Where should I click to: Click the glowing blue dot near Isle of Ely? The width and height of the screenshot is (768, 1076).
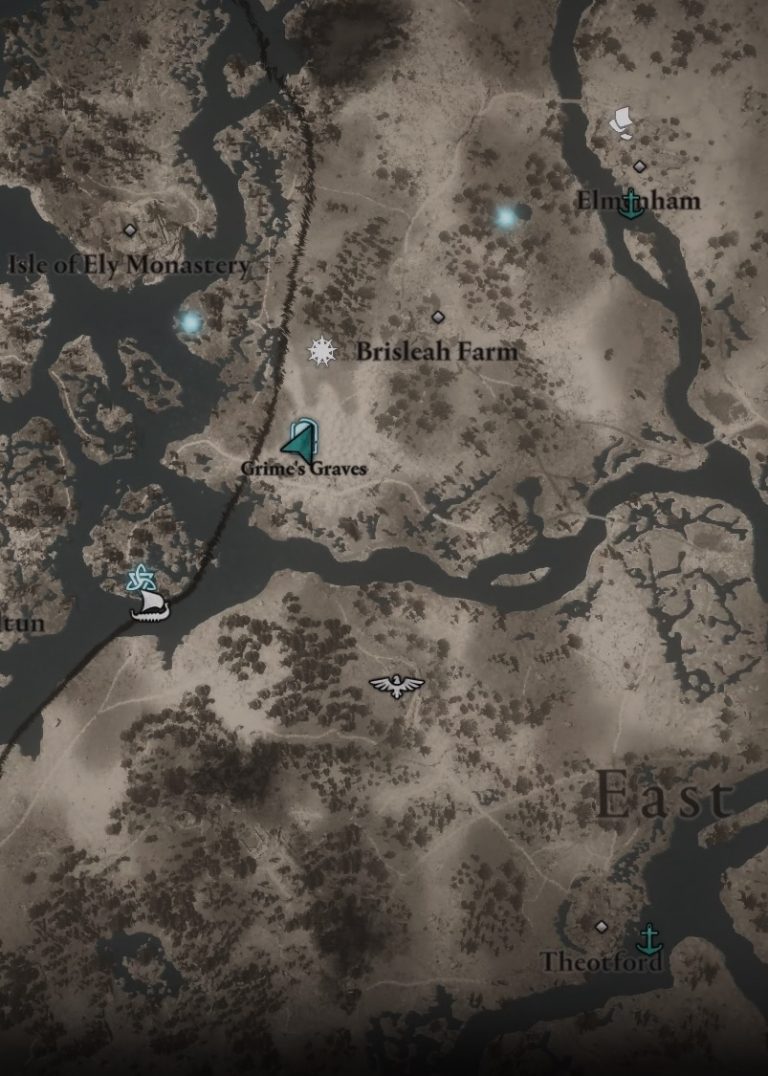pos(190,322)
